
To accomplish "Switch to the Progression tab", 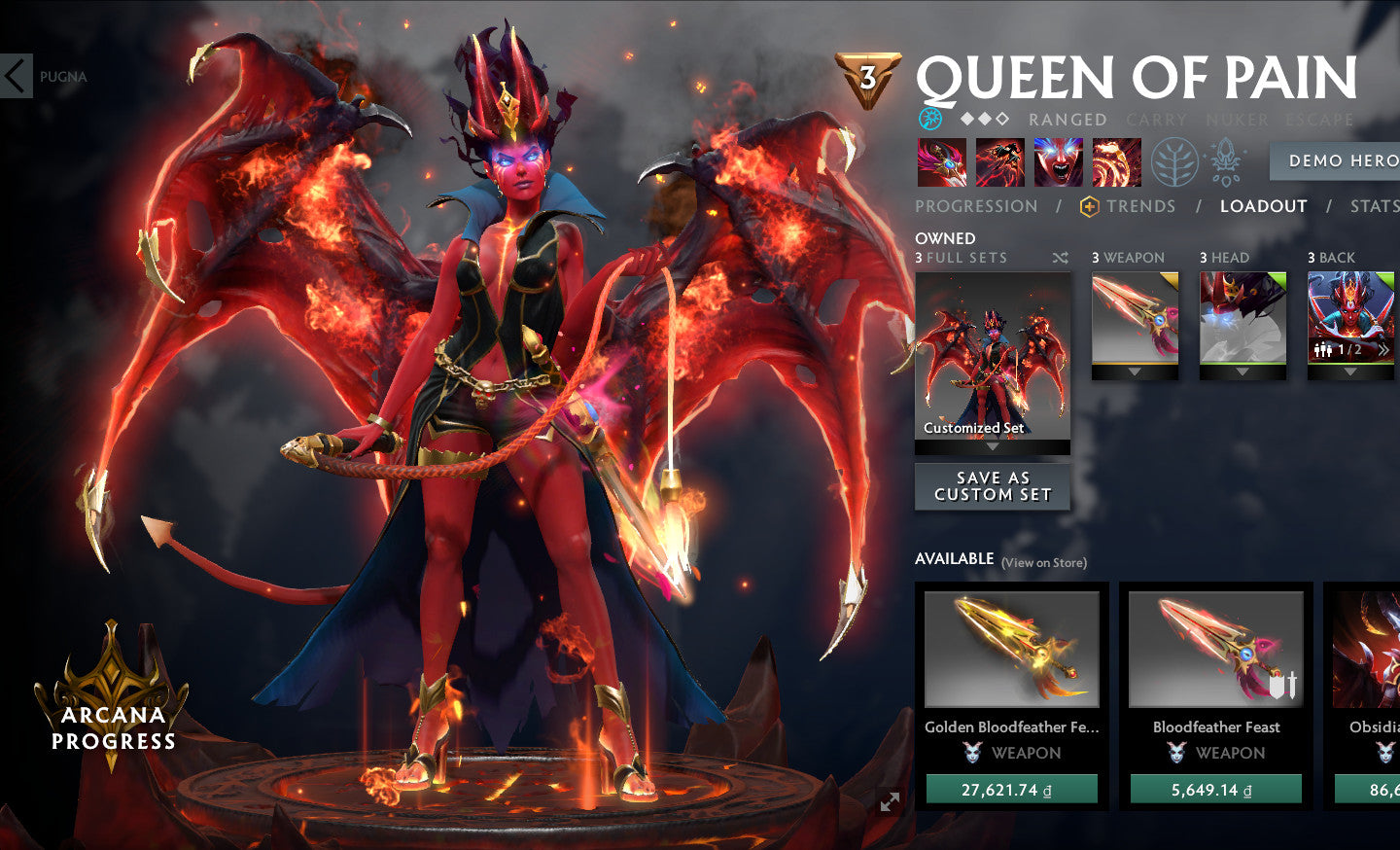I will point(976,206).
